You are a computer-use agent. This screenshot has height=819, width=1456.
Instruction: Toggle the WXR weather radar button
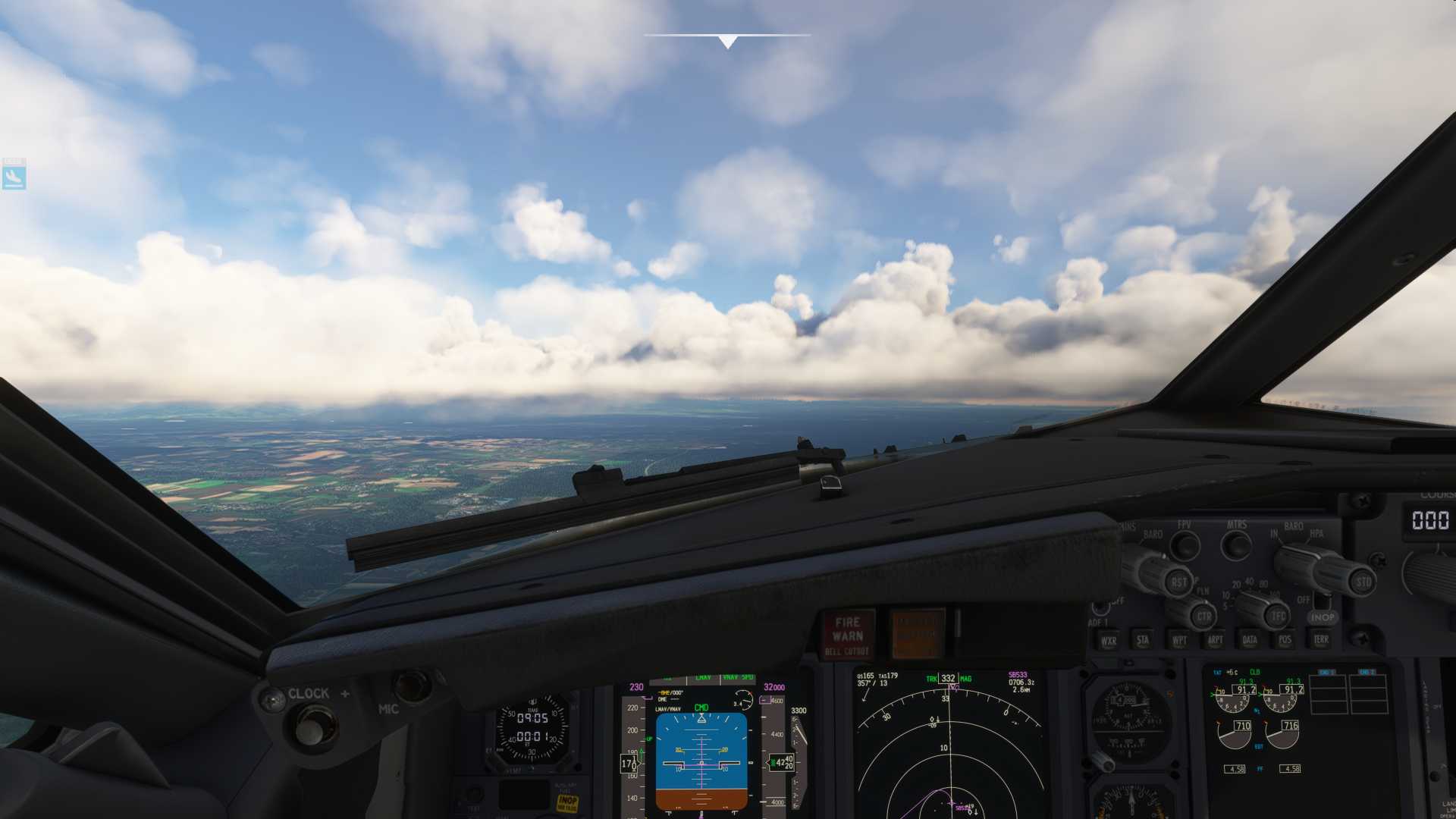click(1109, 641)
